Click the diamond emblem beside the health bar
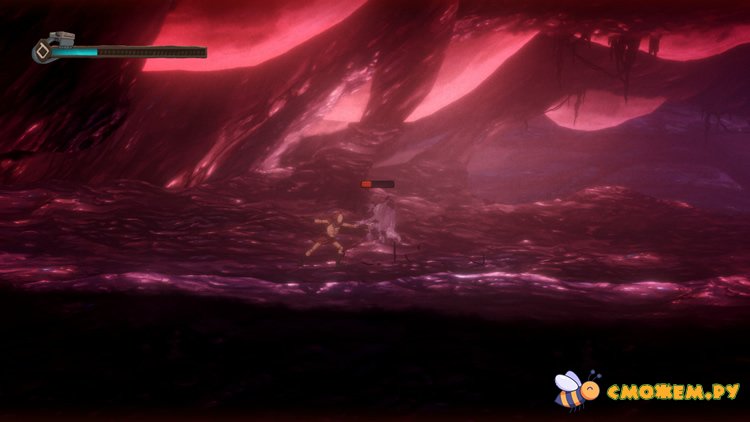The height and width of the screenshot is (422, 750). [42, 52]
